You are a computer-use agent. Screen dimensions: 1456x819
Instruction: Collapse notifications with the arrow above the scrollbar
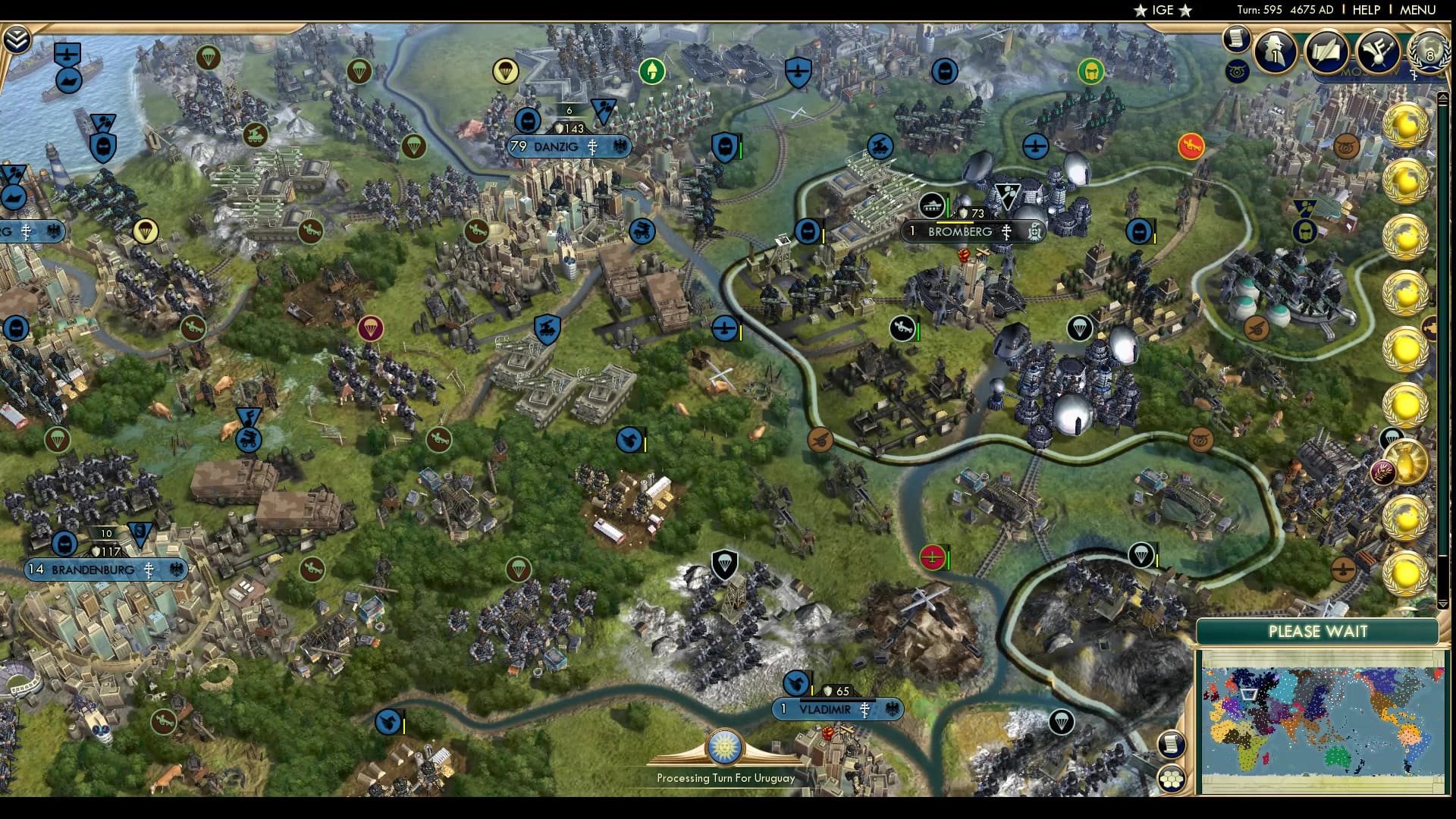[1444, 99]
